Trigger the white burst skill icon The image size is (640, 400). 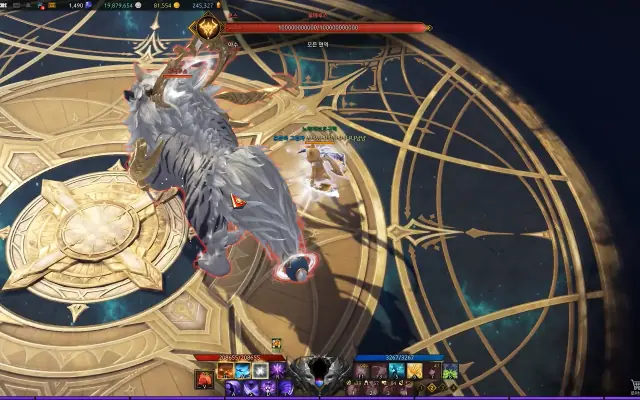pyautogui.click(x=260, y=370)
